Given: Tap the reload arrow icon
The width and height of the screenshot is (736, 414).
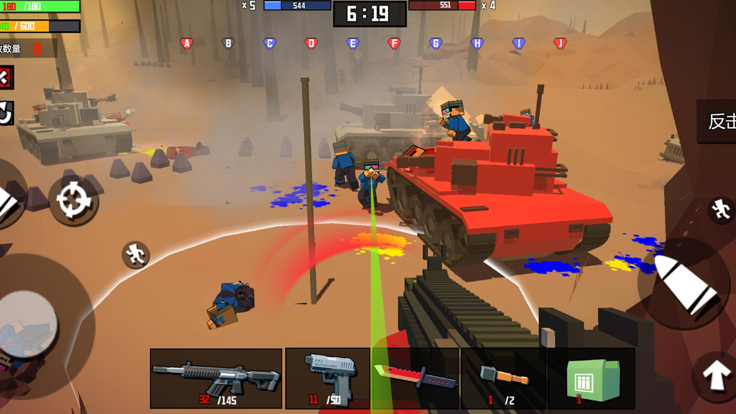Looking at the screenshot, I should [x=6, y=113].
